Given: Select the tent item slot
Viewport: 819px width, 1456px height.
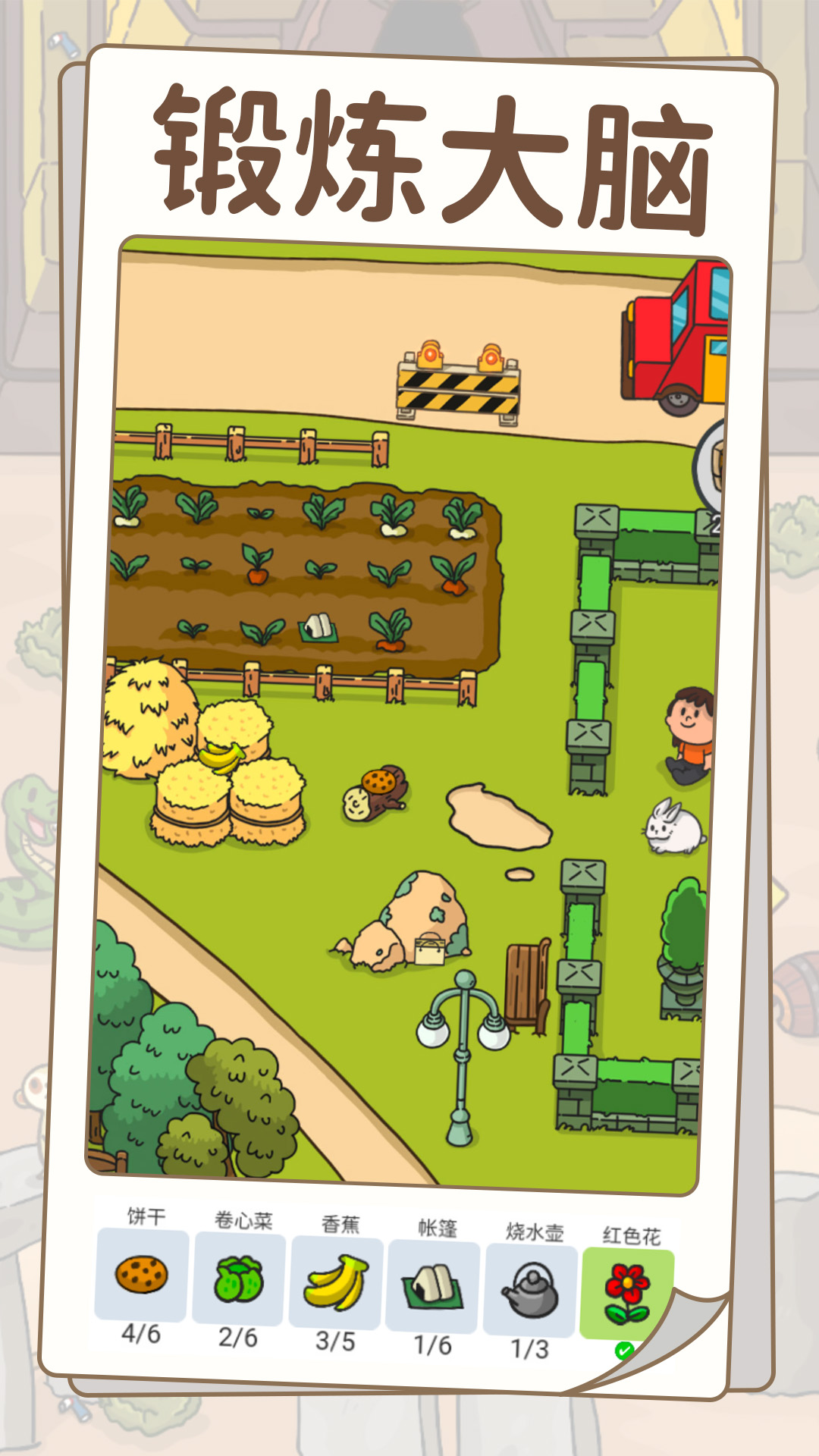Looking at the screenshot, I should 433,1288.
